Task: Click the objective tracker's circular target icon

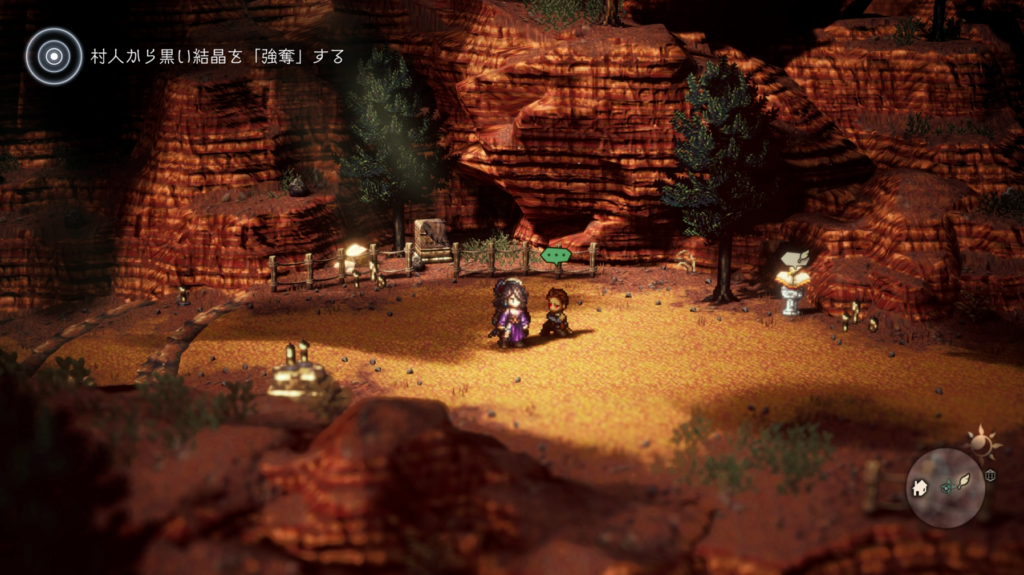Action: [x=53, y=55]
